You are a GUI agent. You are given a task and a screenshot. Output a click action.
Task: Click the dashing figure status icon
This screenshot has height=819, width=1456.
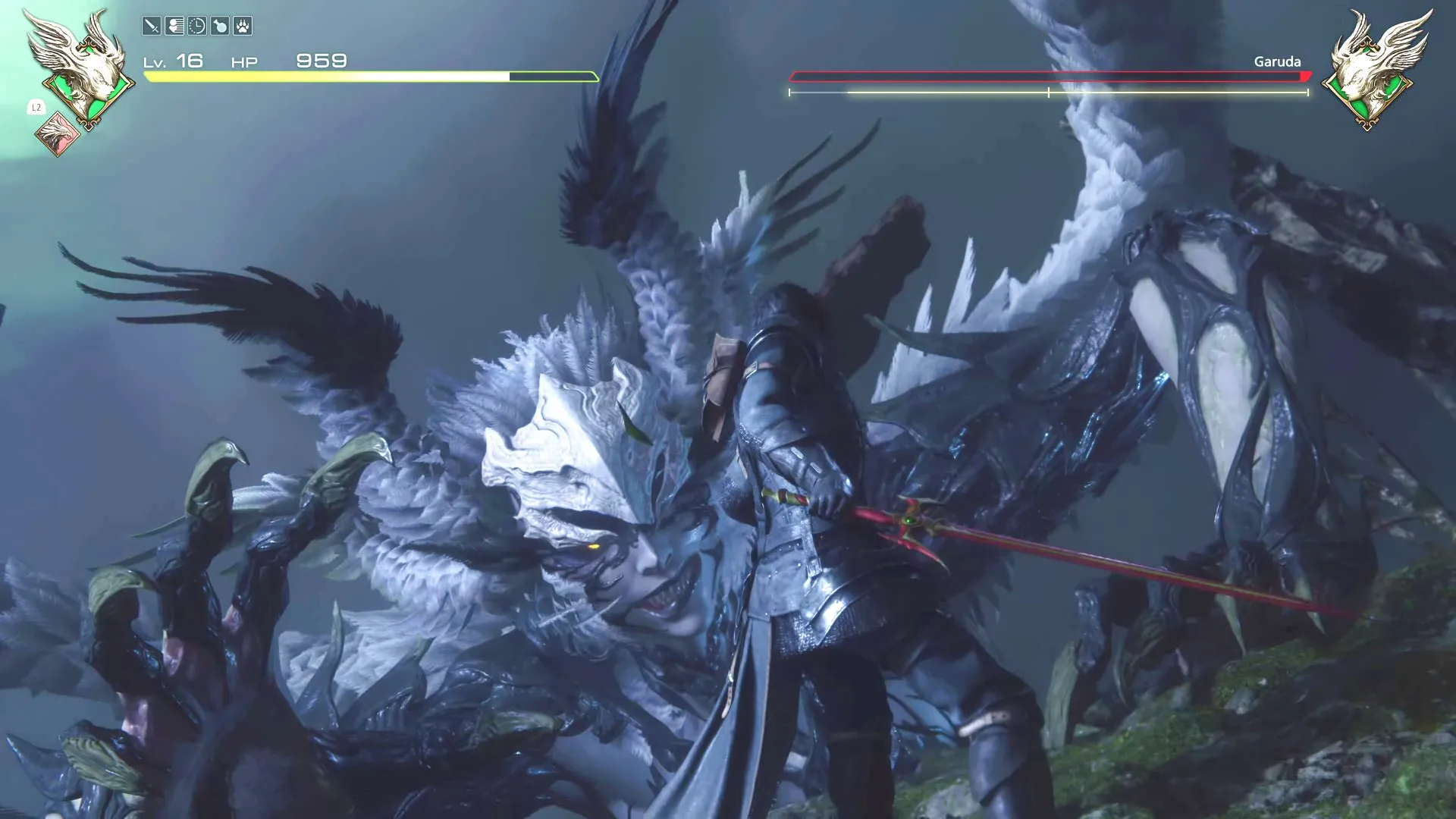tap(174, 27)
